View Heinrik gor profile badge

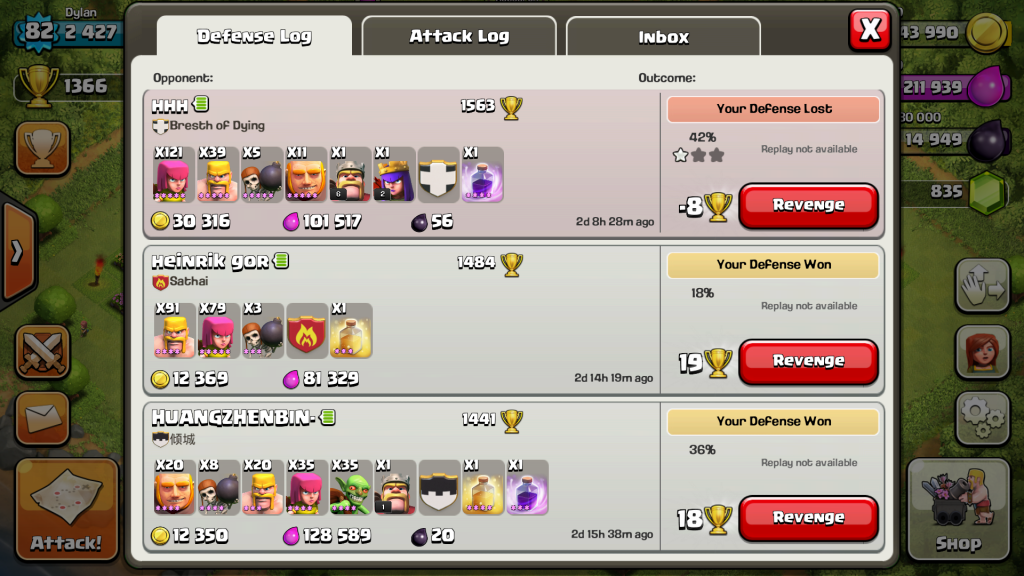click(281, 261)
